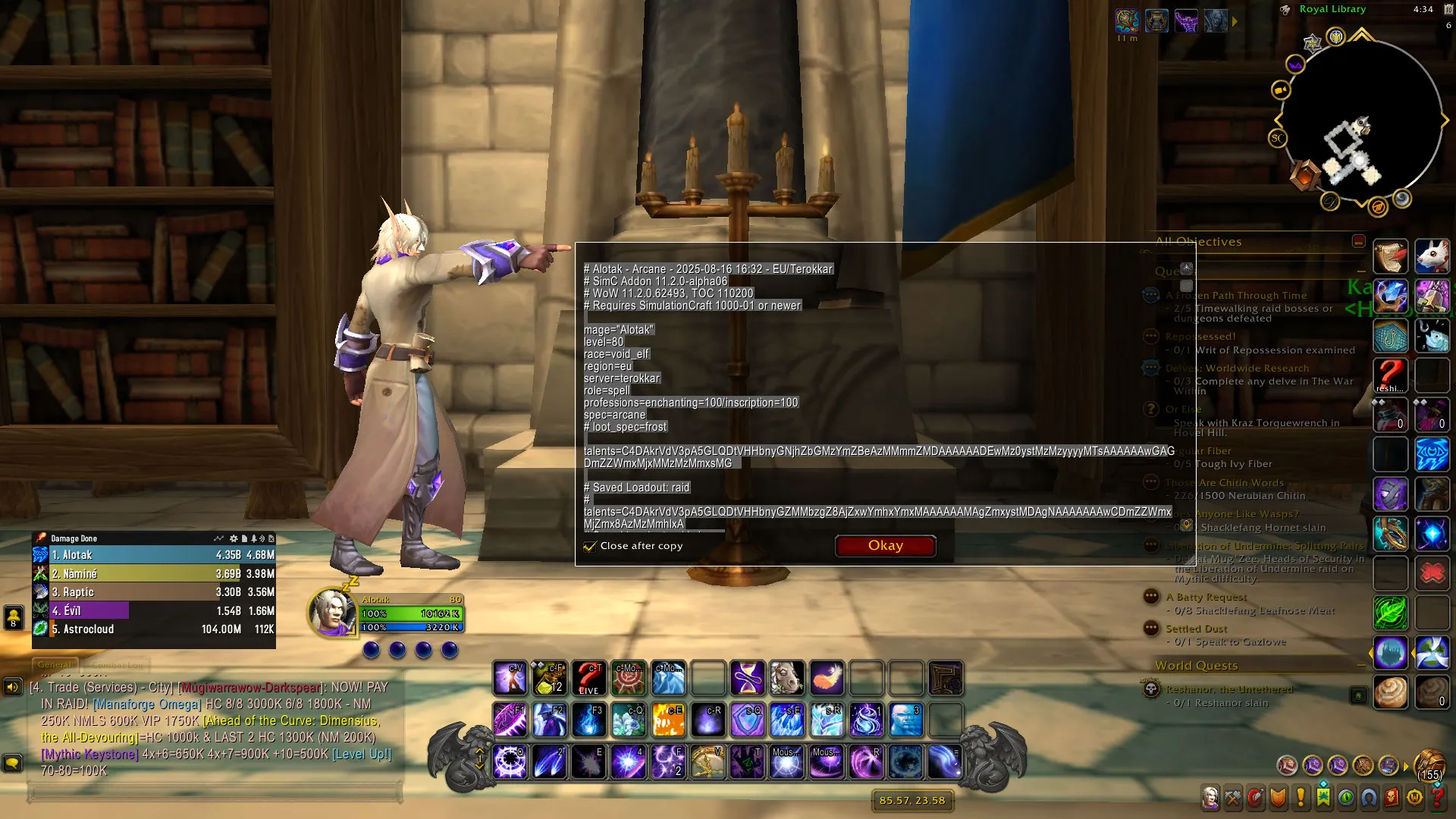Collapse the All Objectives tracker

coord(1358,241)
